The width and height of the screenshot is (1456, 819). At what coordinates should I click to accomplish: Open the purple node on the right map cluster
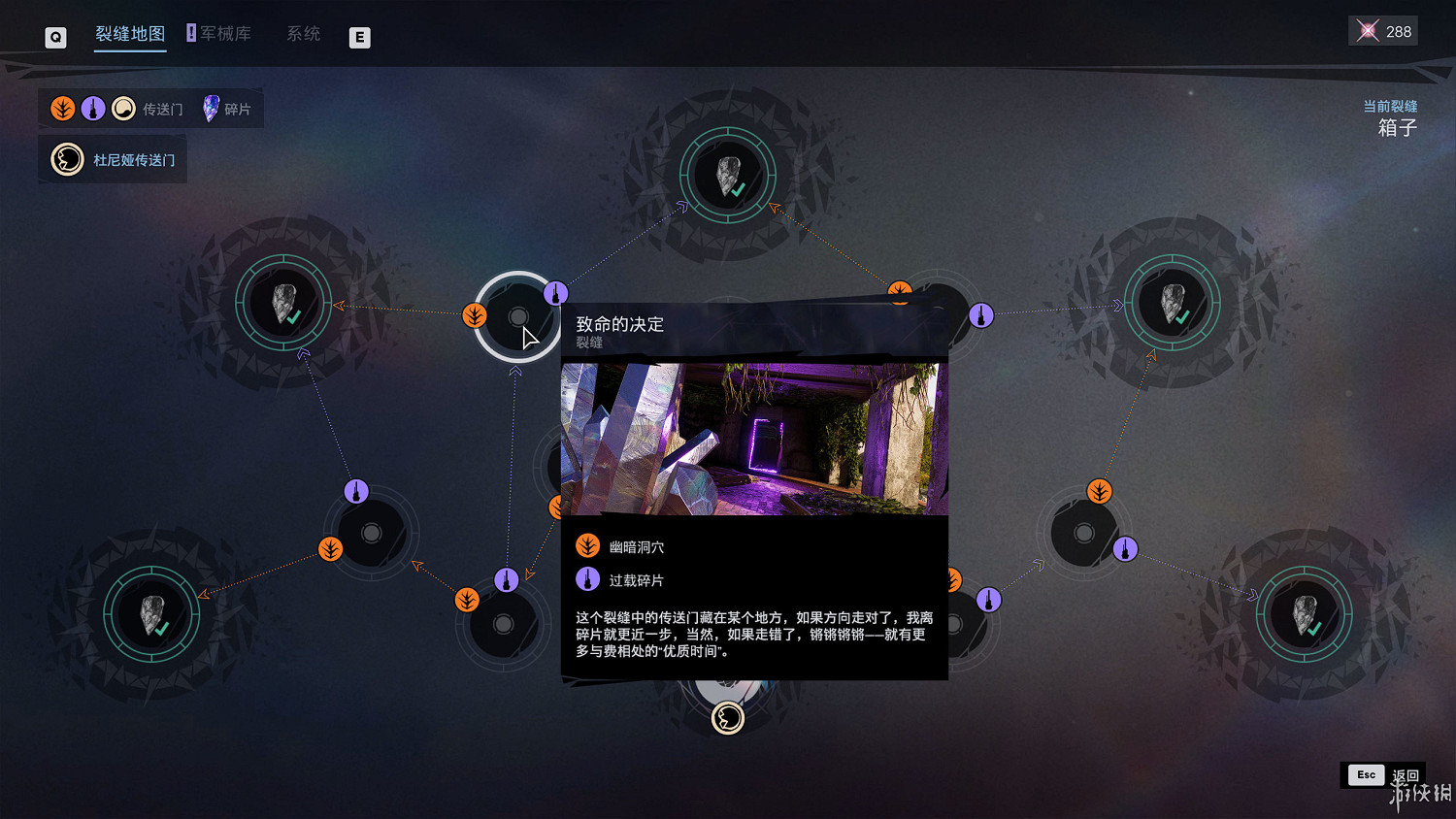pyautogui.click(x=1125, y=547)
